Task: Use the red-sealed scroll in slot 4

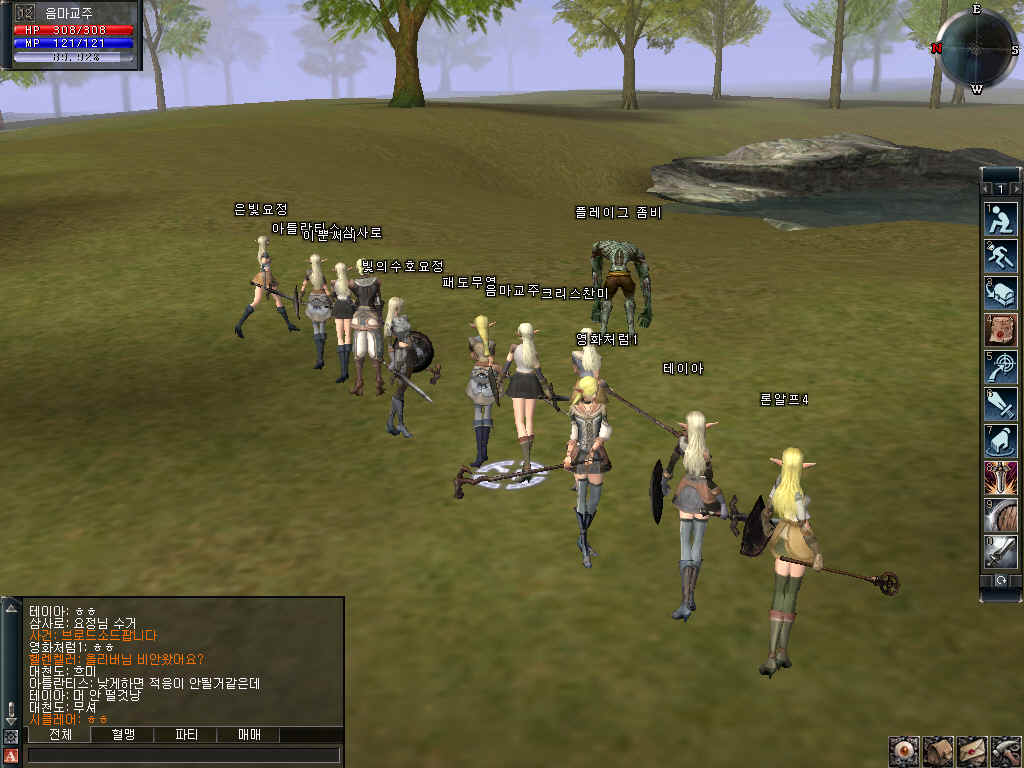Action: coord(1001,330)
